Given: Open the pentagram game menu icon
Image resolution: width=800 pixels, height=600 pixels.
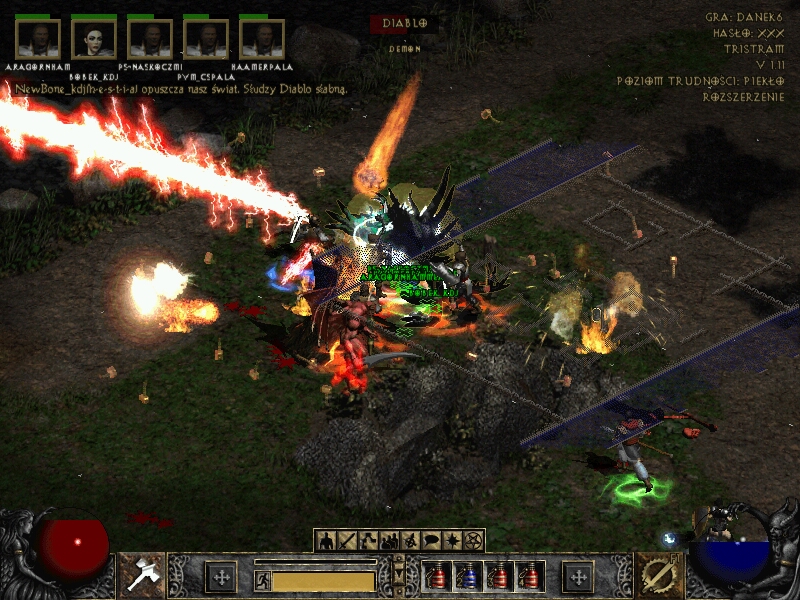Looking at the screenshot, I should (474, 541).
